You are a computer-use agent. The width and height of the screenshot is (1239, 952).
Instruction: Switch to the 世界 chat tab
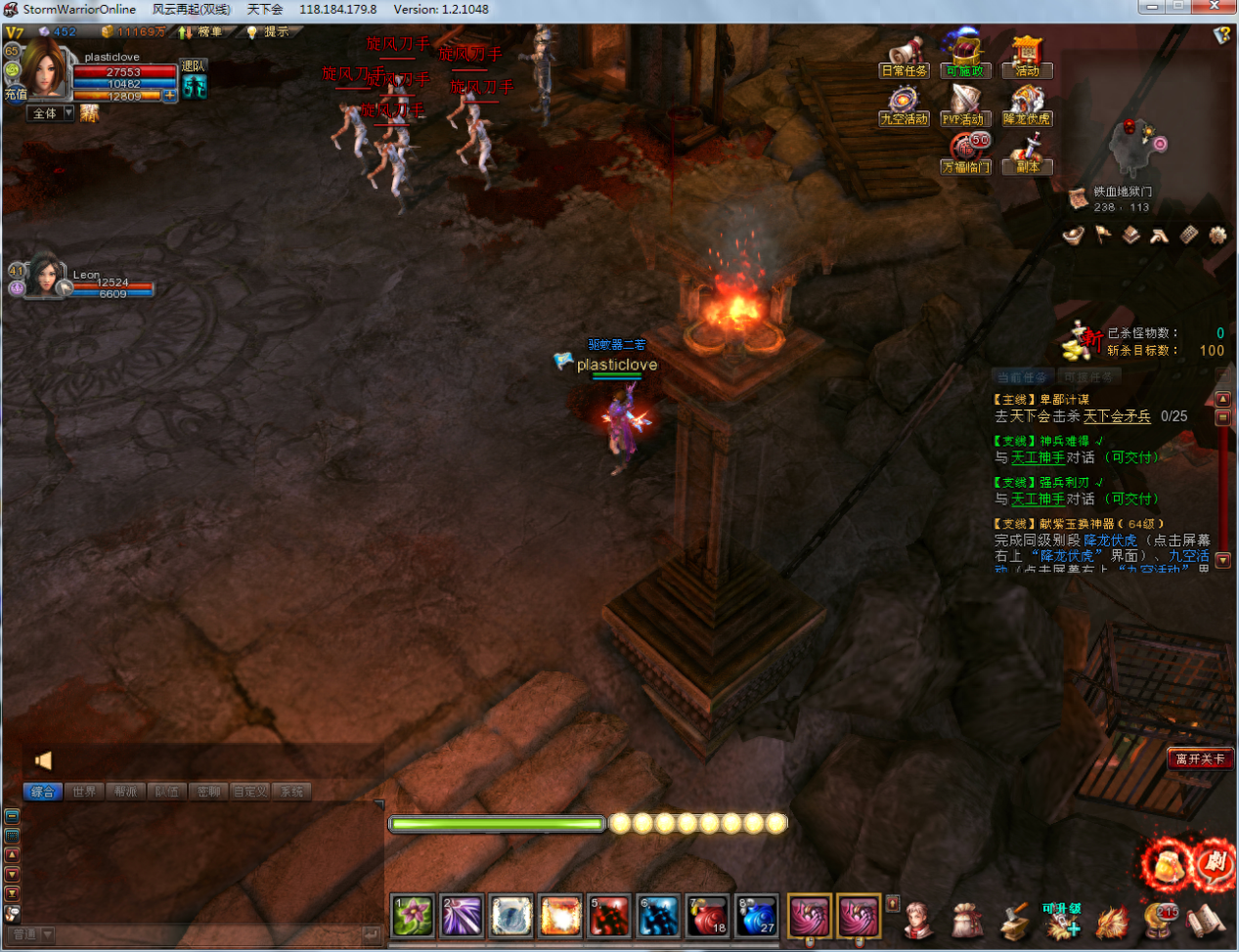click(x=84, y=792)
